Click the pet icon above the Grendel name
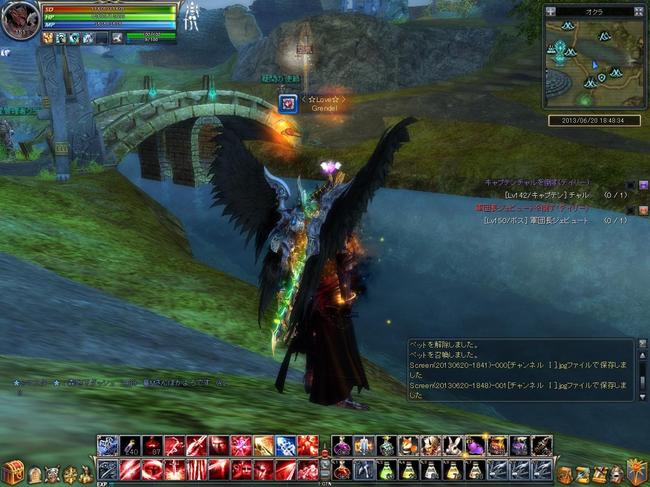The width and height of the screenshot is (650, 487). (288, 102)
